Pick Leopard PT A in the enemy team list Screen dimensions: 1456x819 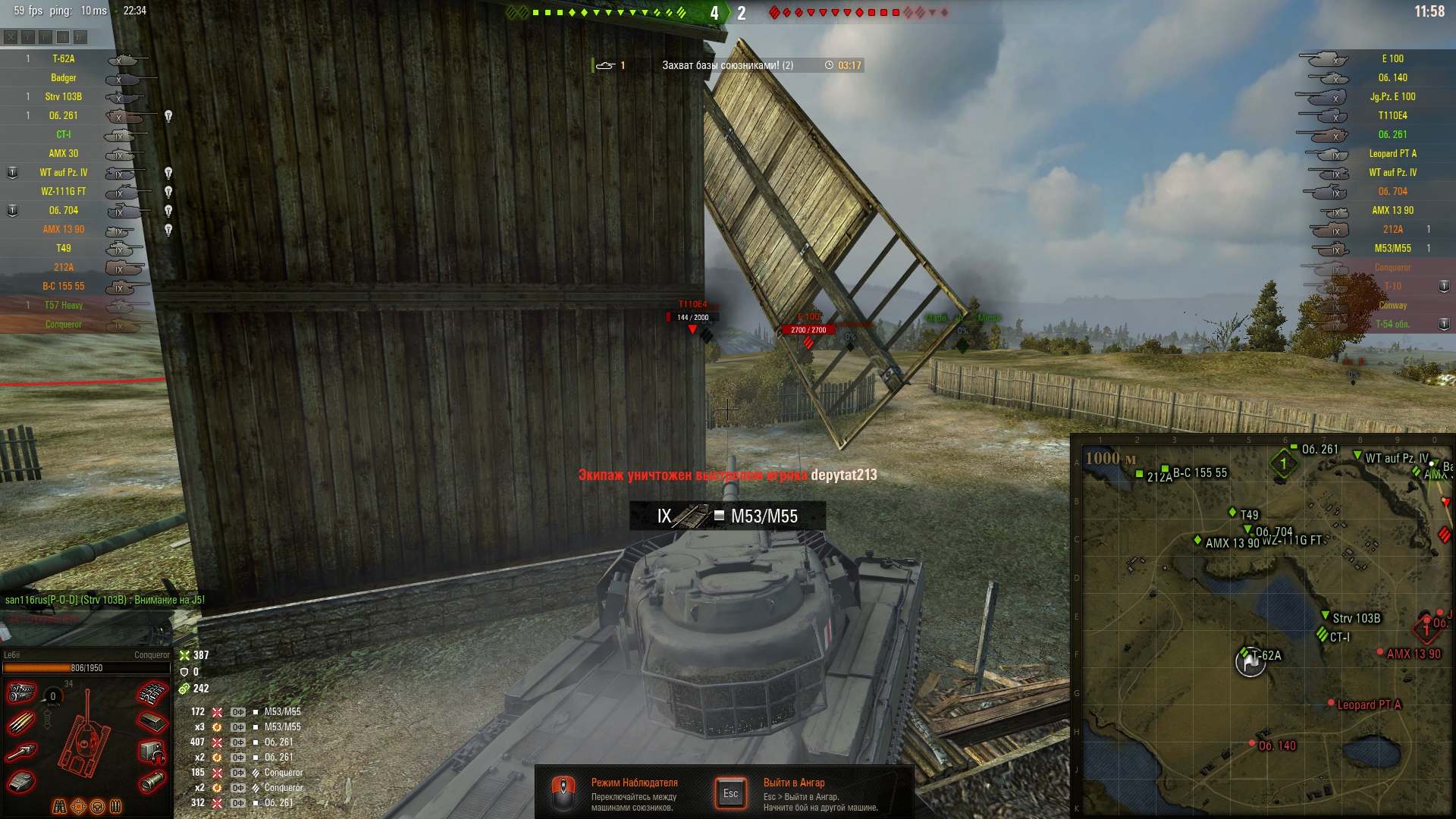1392,154
